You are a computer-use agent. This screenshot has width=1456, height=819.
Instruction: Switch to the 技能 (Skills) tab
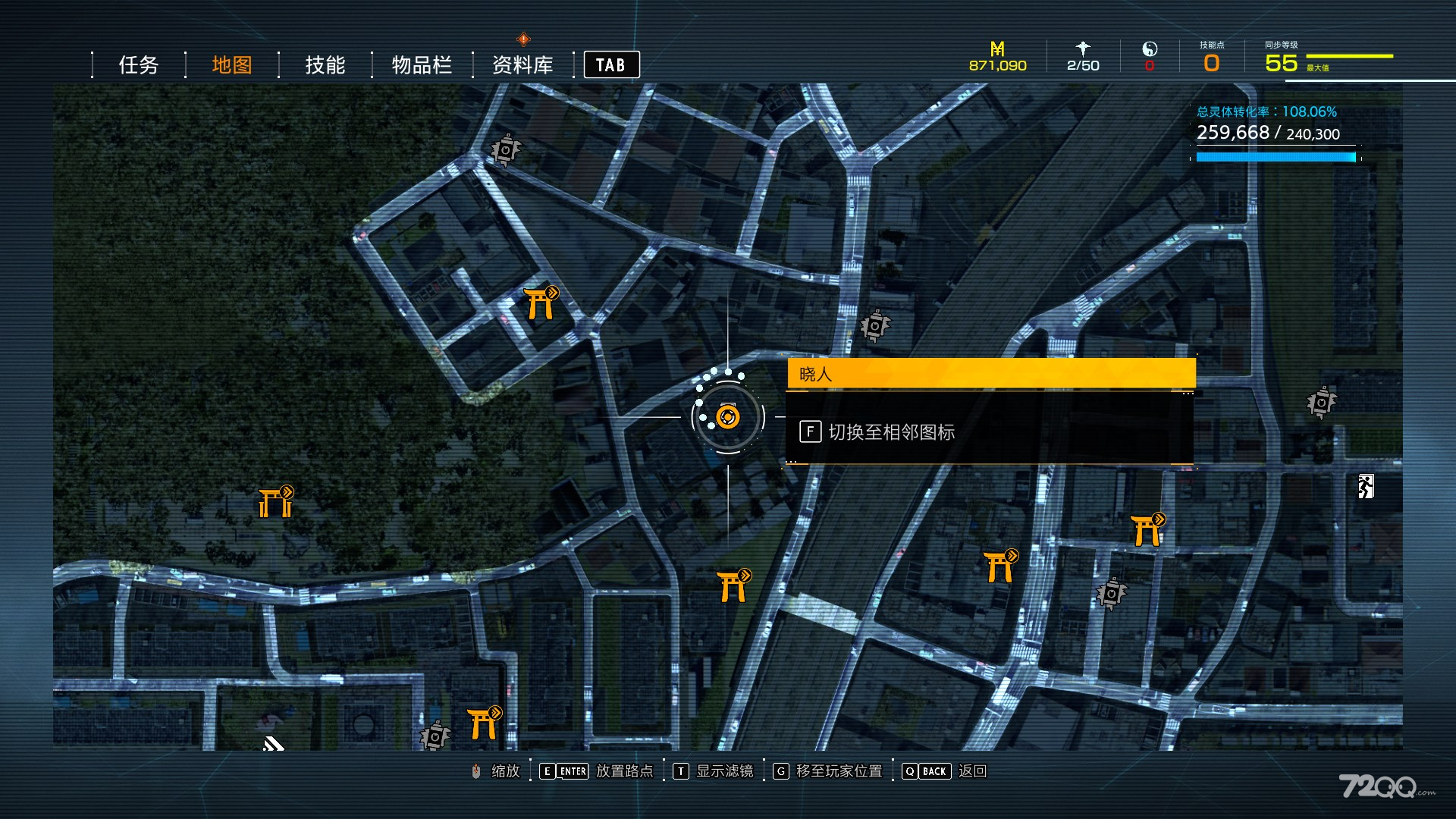tap(325, 65)
